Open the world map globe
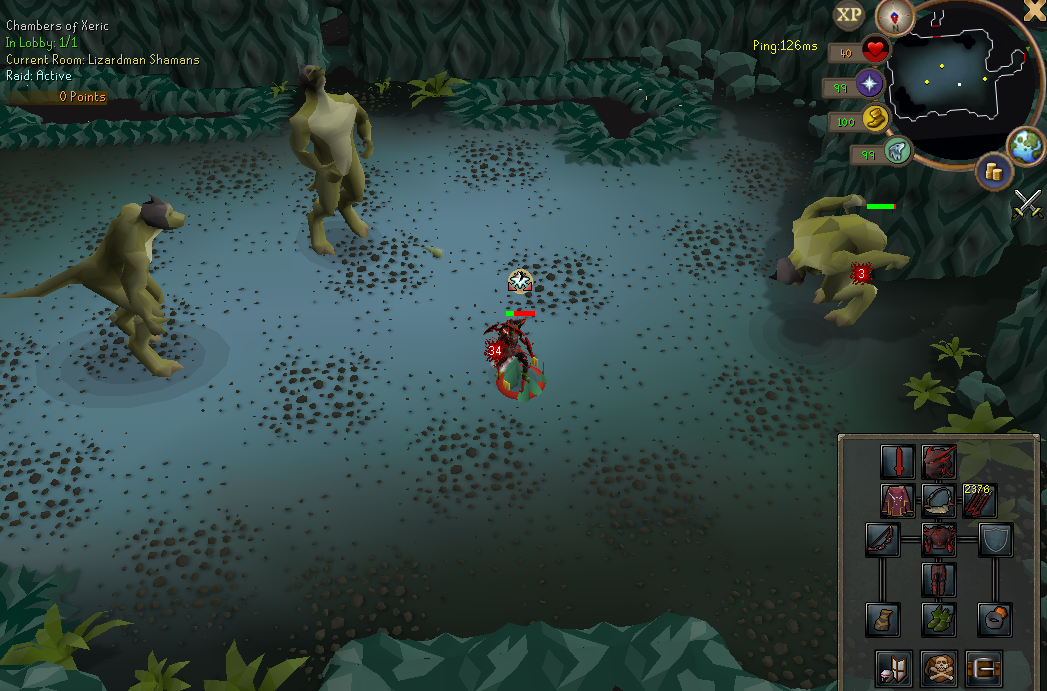 click(x=1025, y=145)
